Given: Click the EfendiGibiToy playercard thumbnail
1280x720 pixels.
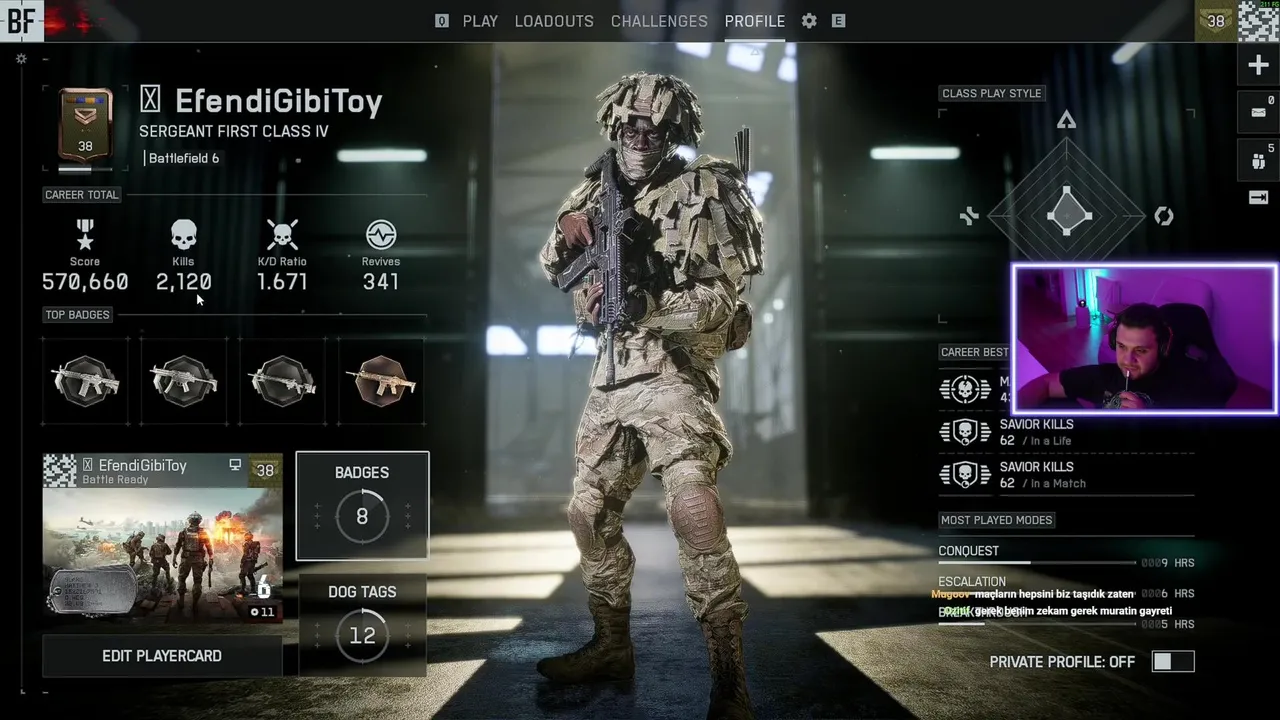Looking at the screenshot, I should [162, 538].
